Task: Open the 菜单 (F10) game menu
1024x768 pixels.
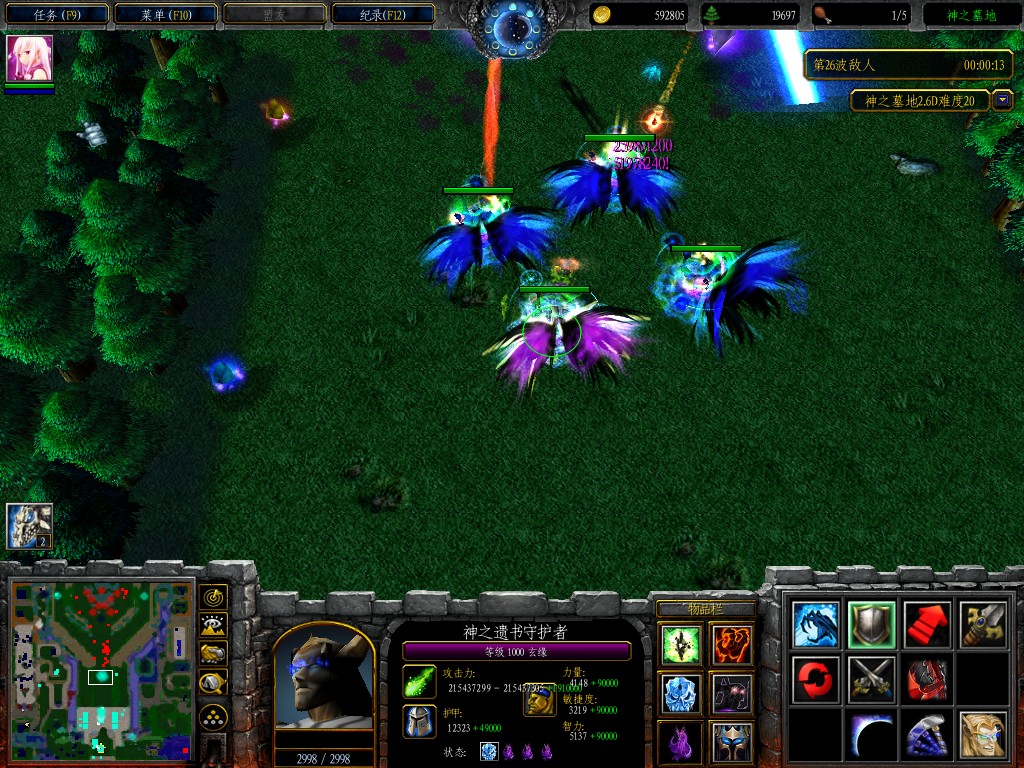Action: (165, 15)
